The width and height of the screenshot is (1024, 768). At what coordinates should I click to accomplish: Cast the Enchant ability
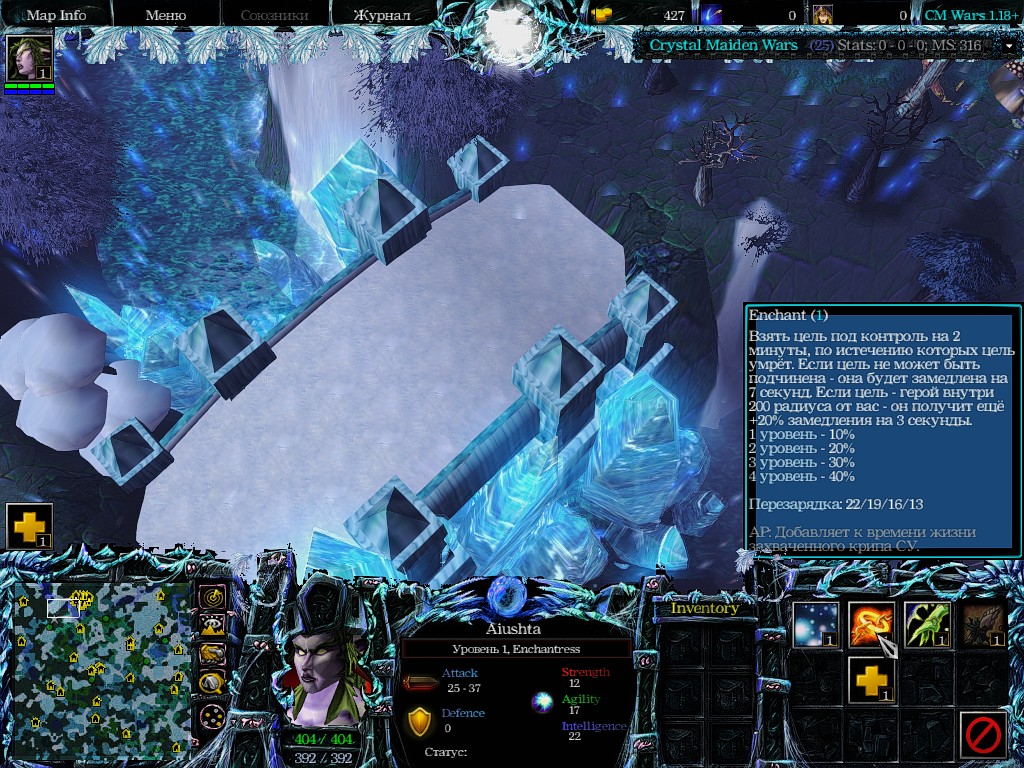coord(871,625)
